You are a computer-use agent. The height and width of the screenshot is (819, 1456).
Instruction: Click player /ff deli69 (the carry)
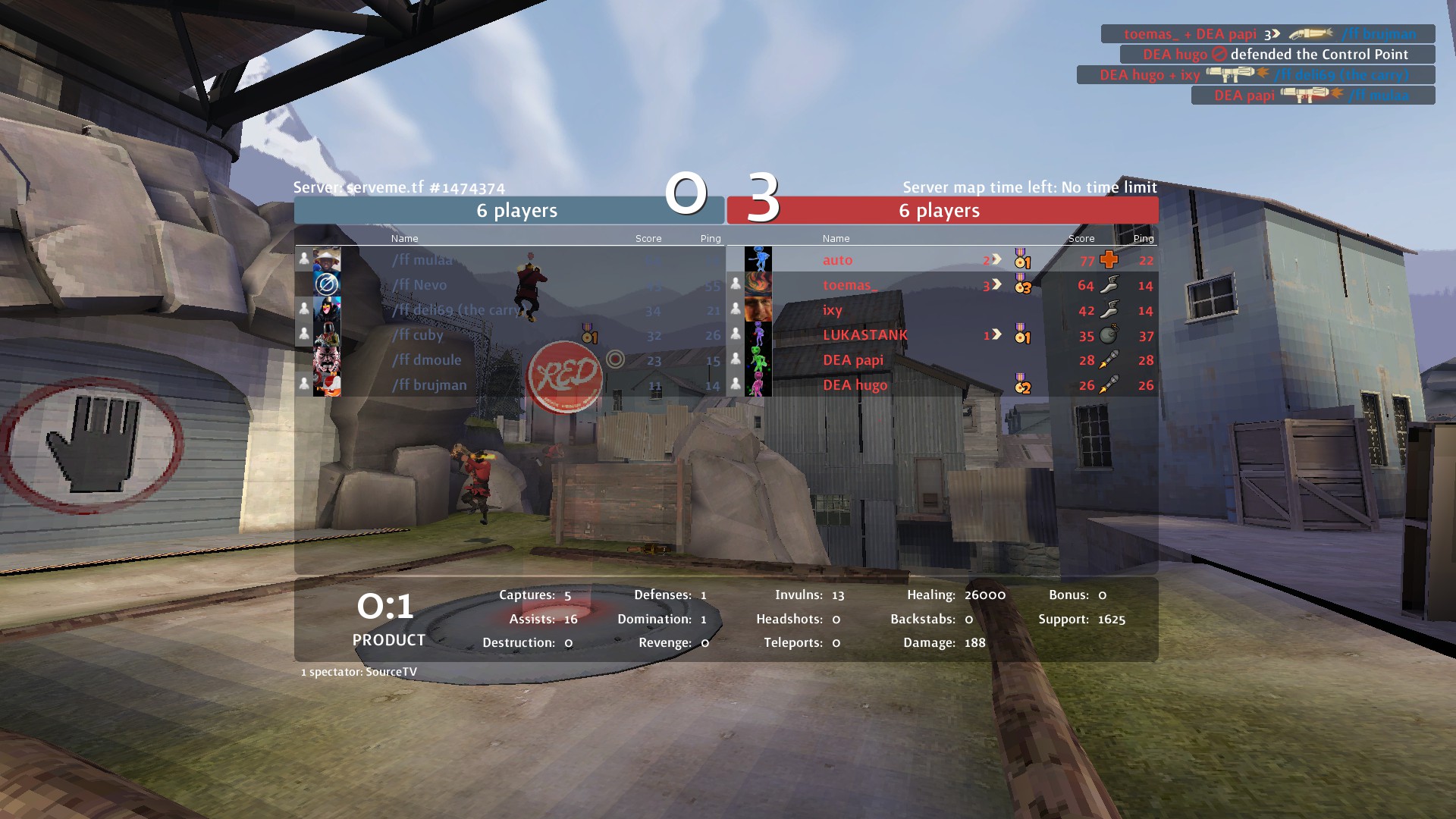coord(457,310)
